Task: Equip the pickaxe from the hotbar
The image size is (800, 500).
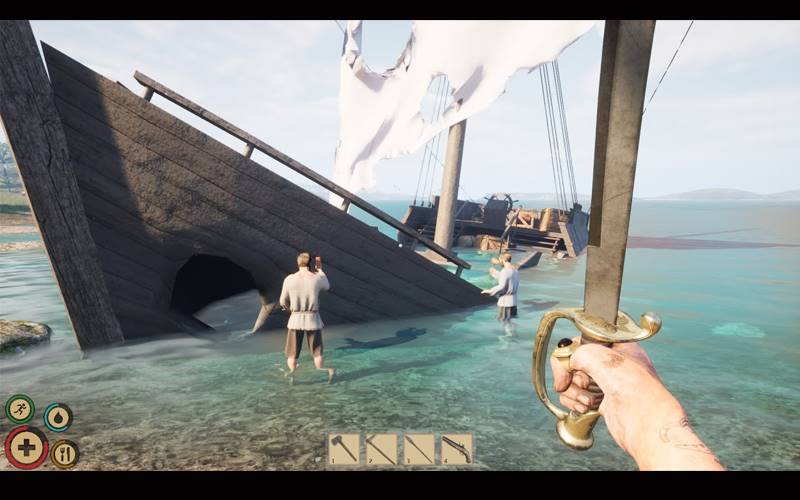Action: coord(381,449)
